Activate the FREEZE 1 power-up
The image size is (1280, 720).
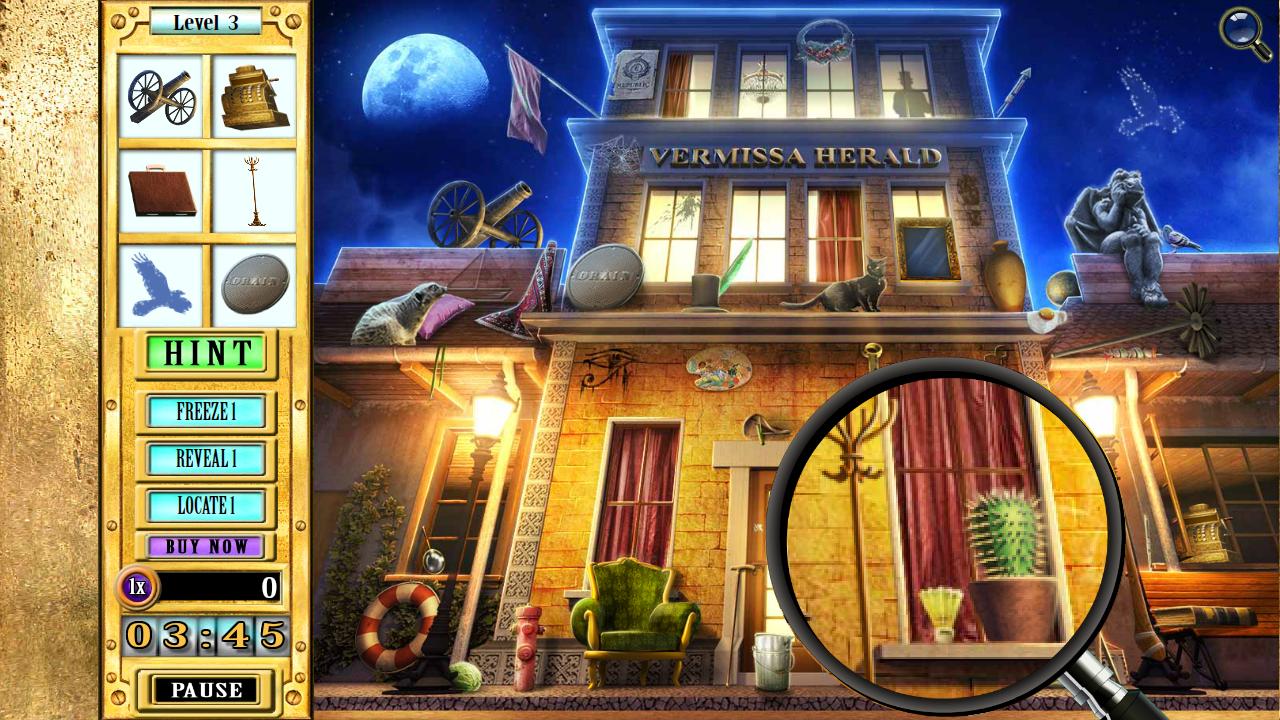[207, 412]
